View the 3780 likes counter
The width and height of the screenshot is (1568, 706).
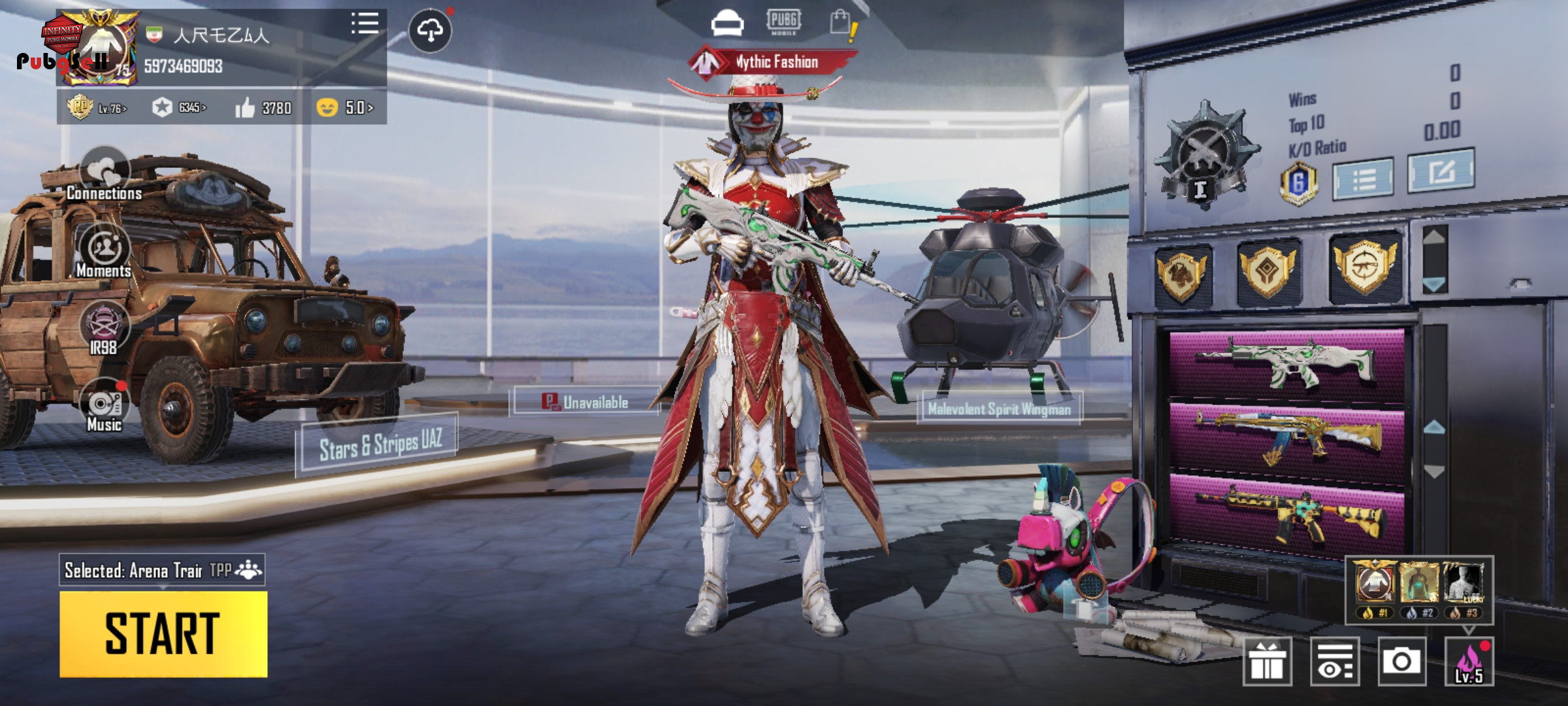tap(264, 108)
